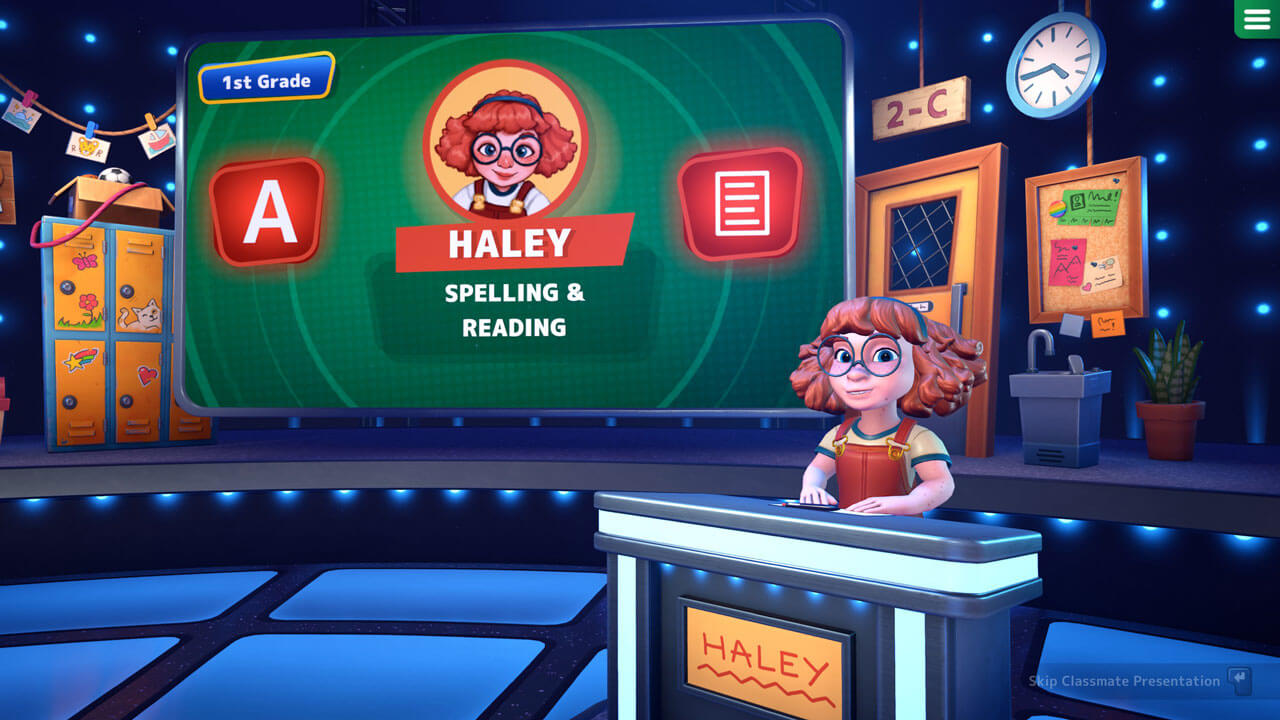Open the green hamburger menu

pos(1258,18)
